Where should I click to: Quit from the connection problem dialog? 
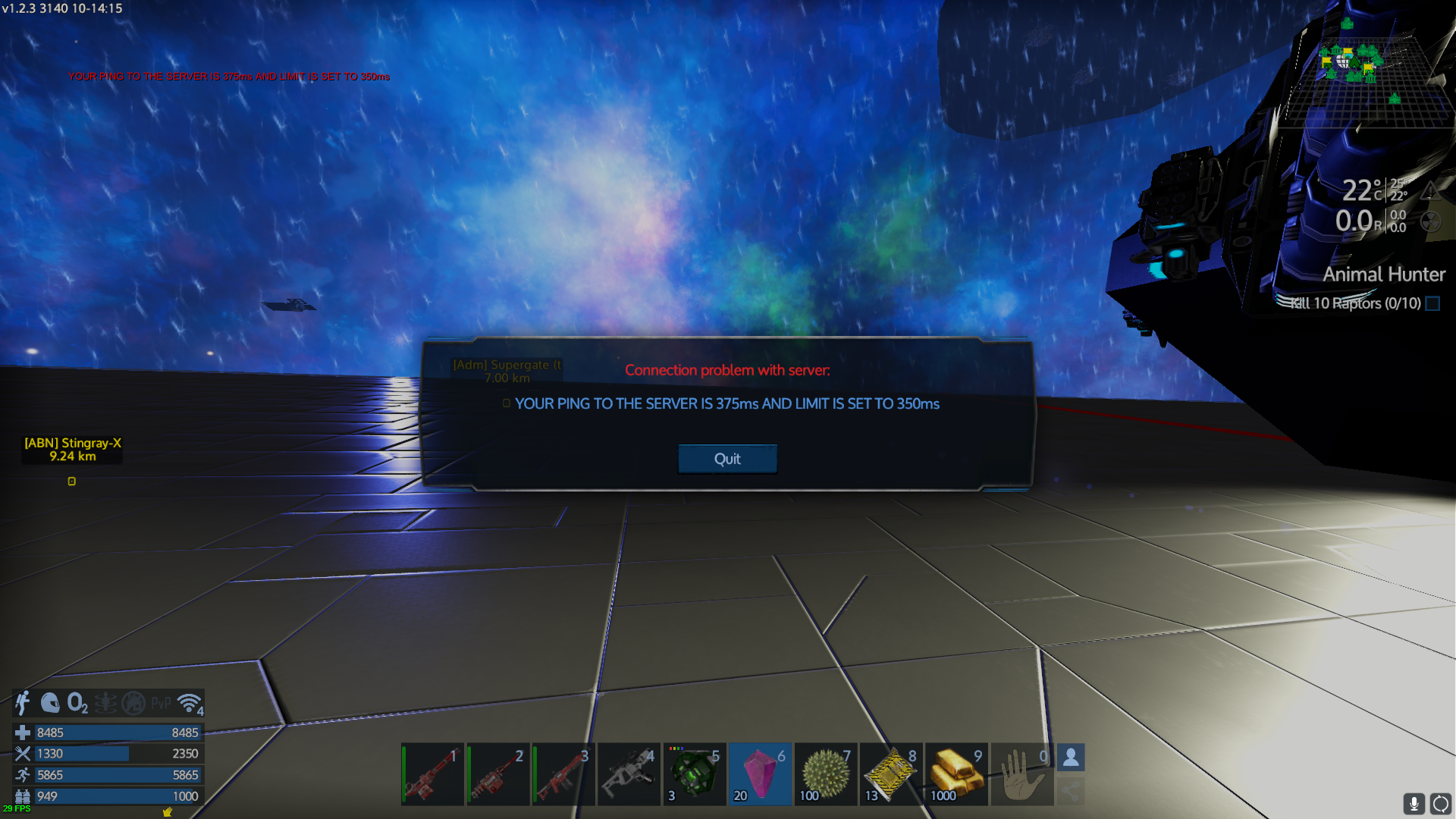click(x=727, y=459)
